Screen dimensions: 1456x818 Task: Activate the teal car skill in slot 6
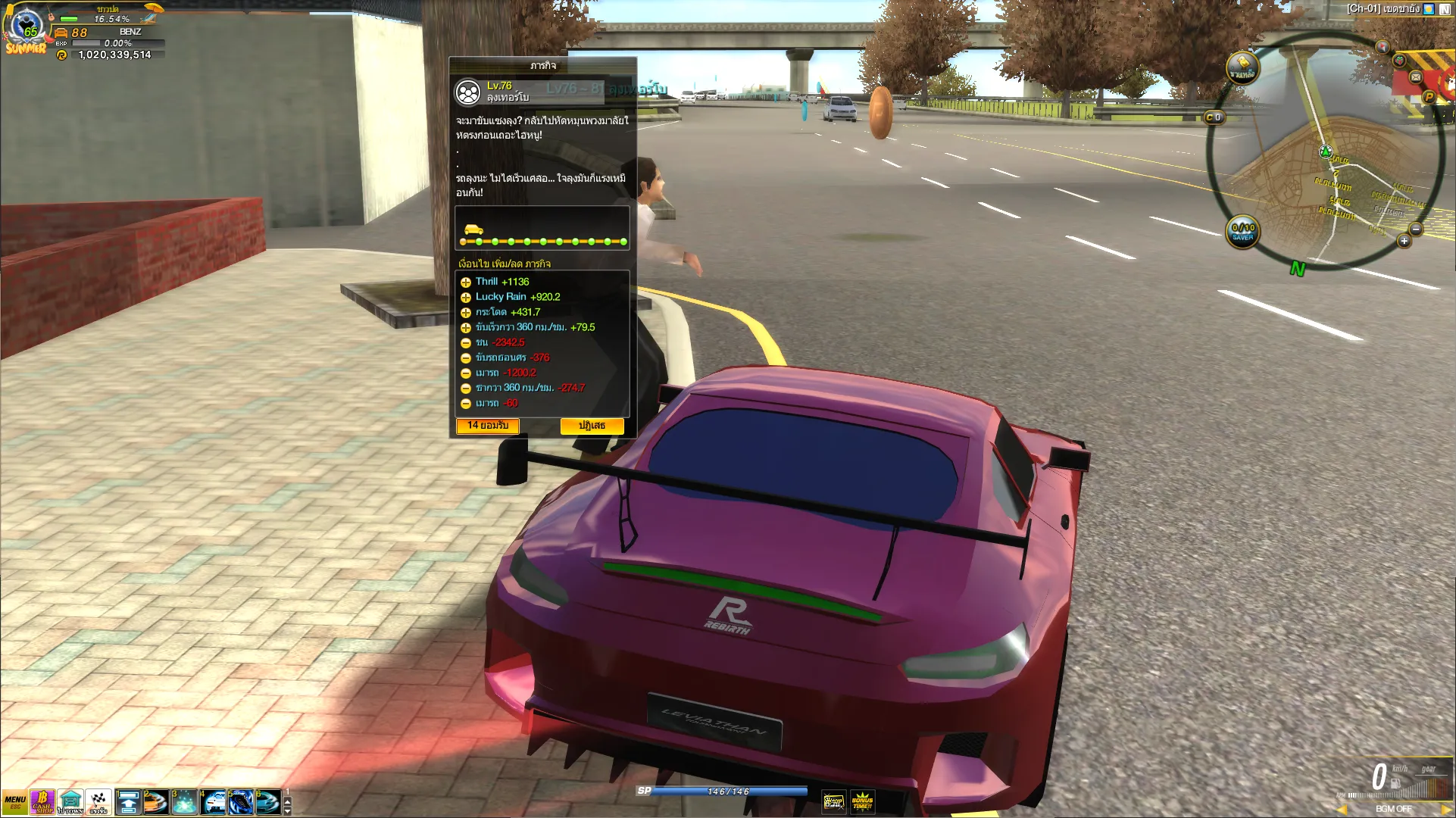point(268,802)
